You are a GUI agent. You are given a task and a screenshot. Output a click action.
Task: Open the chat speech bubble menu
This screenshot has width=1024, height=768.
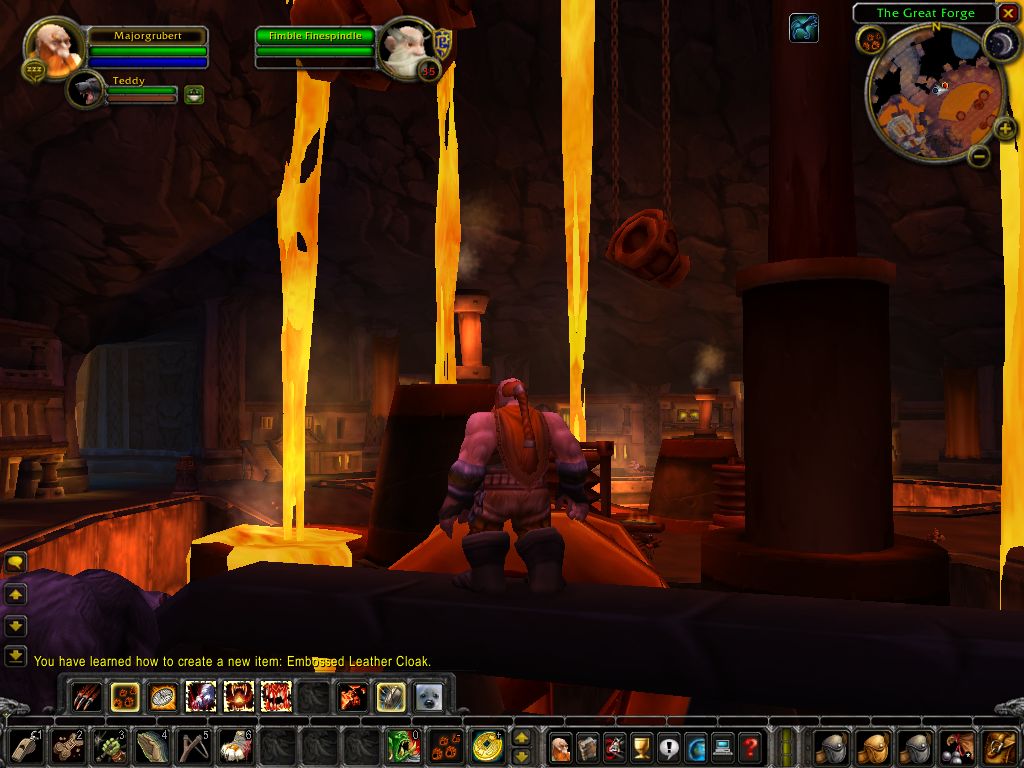click(15, 562)
